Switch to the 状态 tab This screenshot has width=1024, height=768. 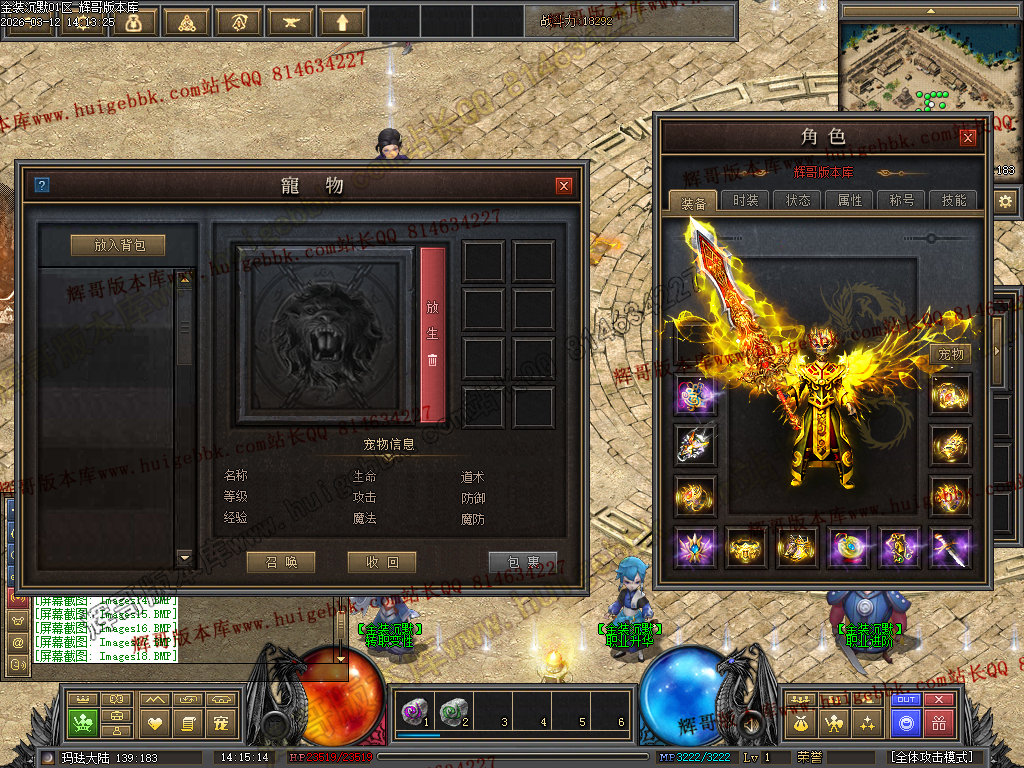[798, 200]
